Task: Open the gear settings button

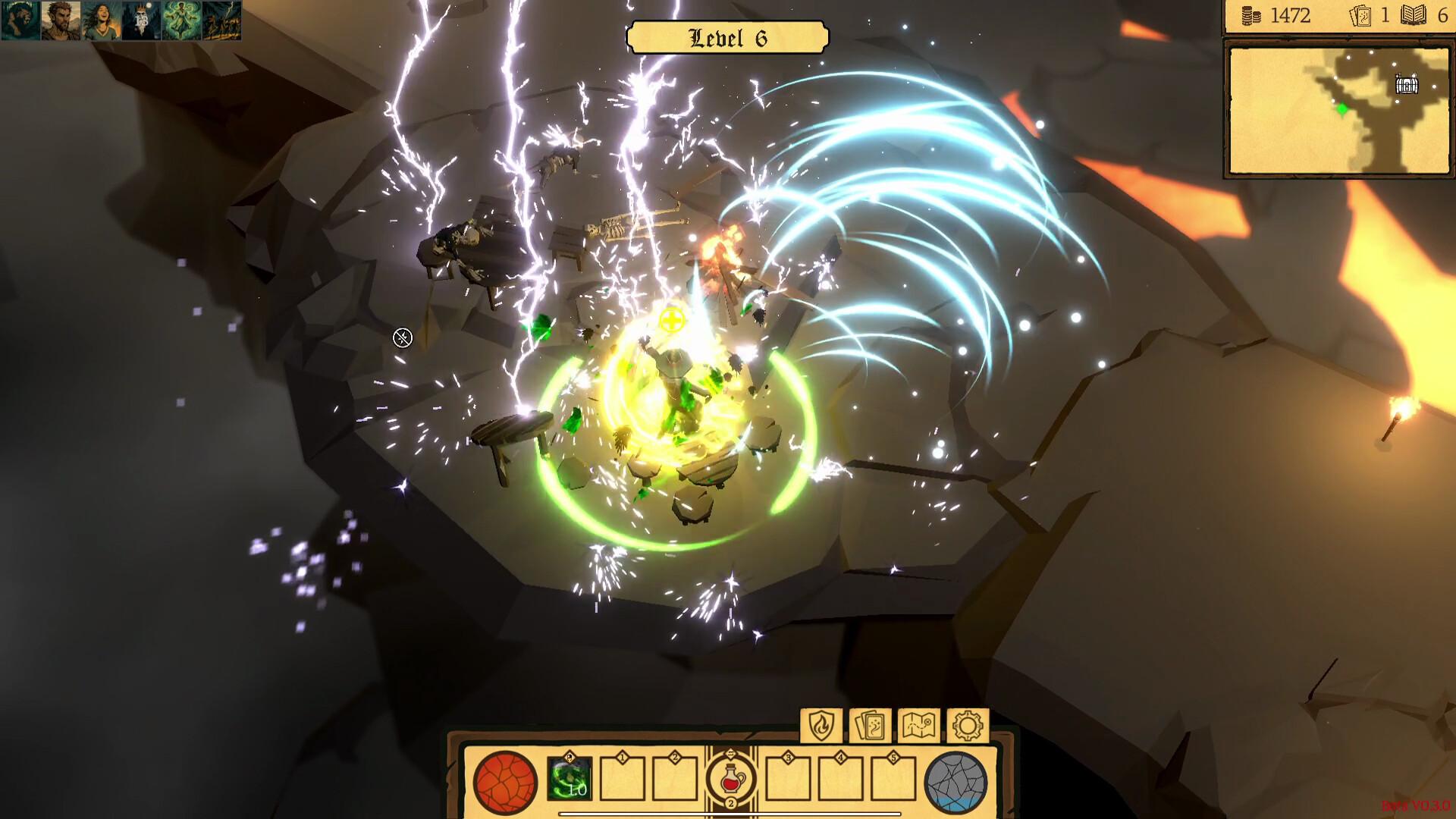Action: point(968,726)
